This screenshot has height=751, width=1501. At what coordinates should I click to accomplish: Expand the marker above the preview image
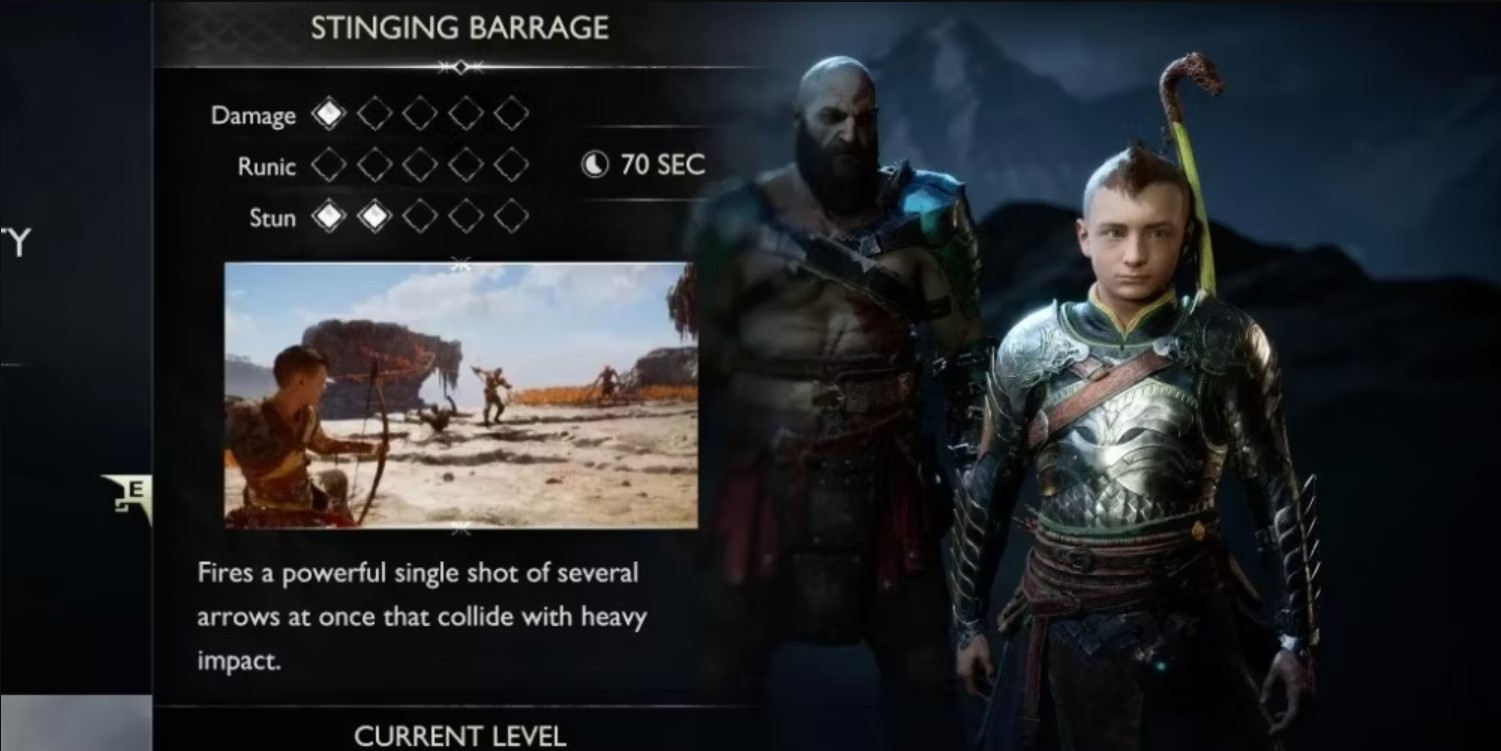(459, 265)
